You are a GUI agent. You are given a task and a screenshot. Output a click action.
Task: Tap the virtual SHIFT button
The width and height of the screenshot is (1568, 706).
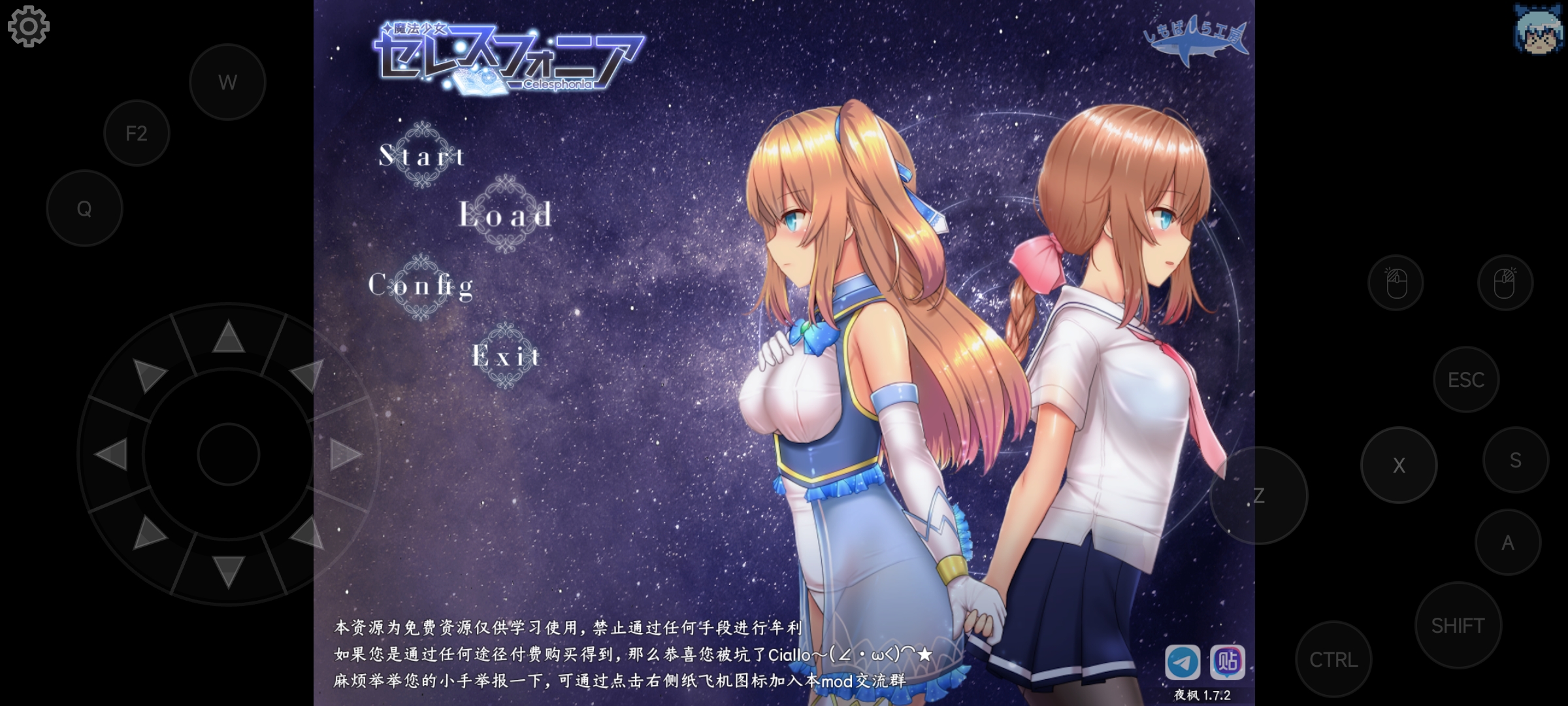coord(1458,626)
